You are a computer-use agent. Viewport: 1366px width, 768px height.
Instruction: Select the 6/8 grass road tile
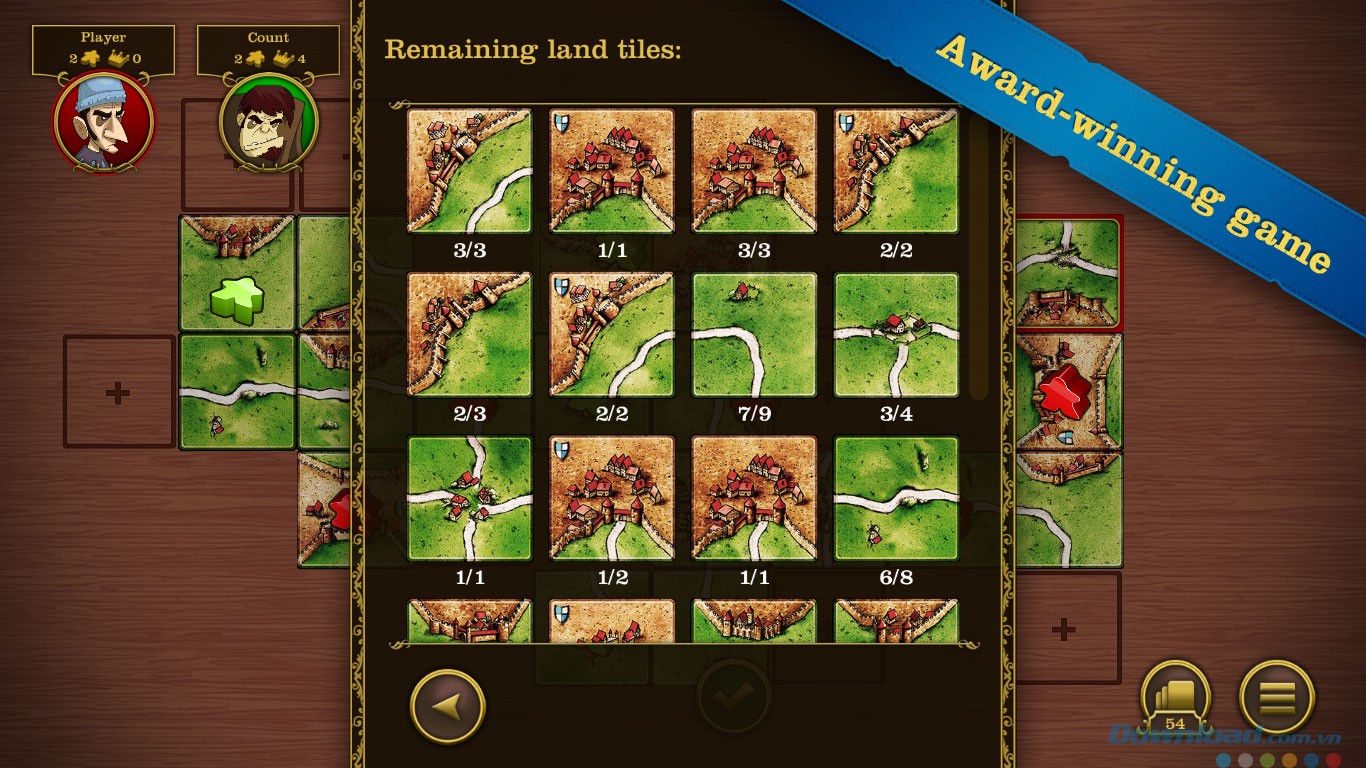[896, 499]
